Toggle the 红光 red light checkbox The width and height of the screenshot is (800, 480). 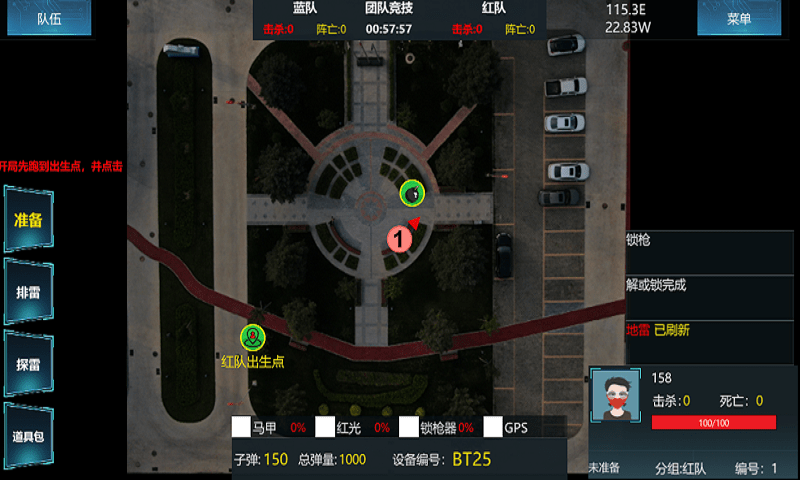(325, 427)
